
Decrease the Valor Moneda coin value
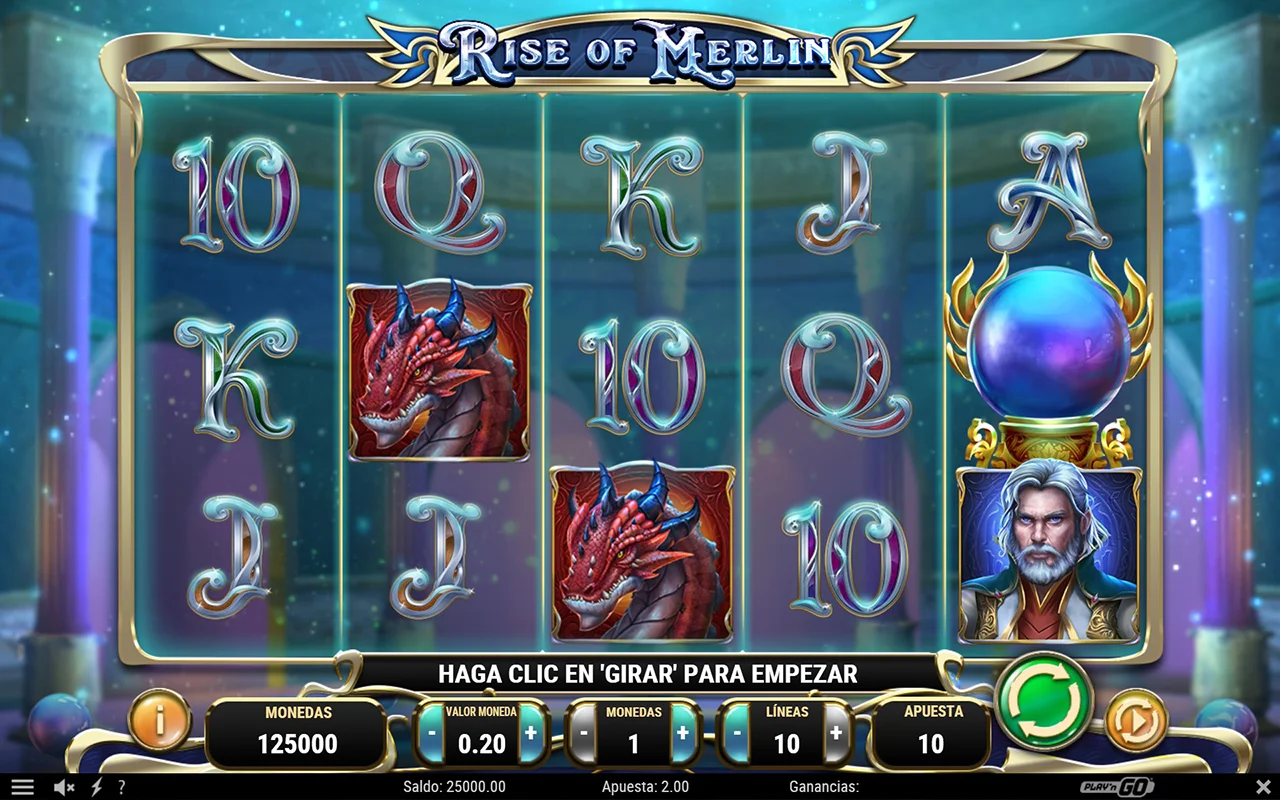432,732
